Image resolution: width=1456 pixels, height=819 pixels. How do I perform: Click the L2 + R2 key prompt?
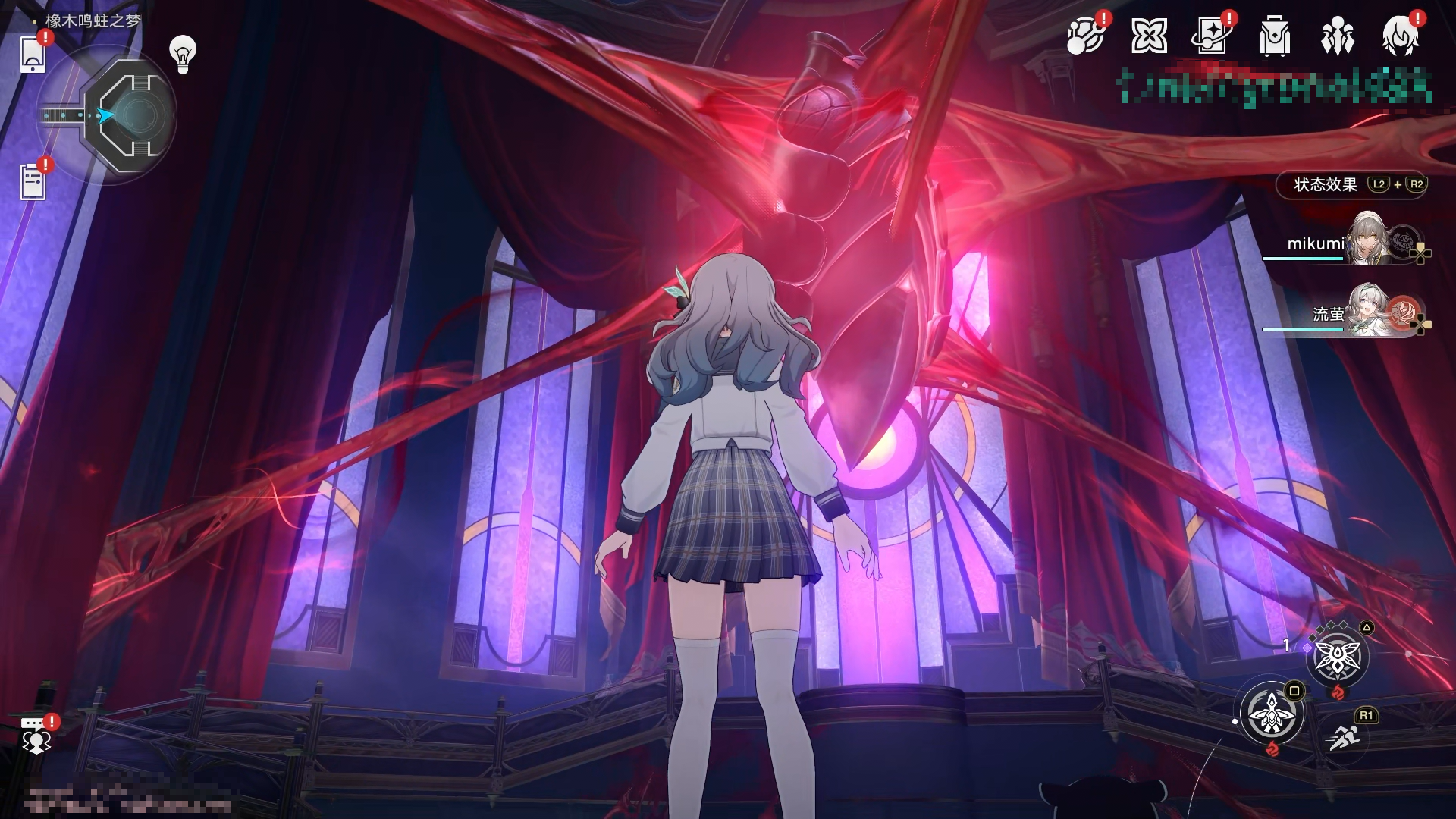point(1399,184)
